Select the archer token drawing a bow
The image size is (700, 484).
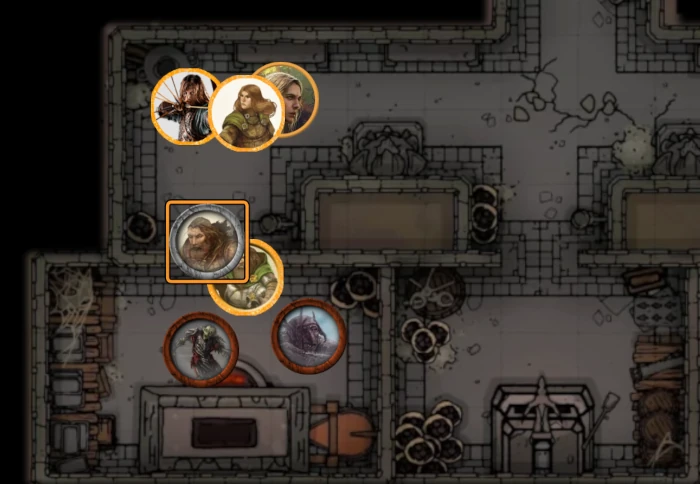[181, 105]
